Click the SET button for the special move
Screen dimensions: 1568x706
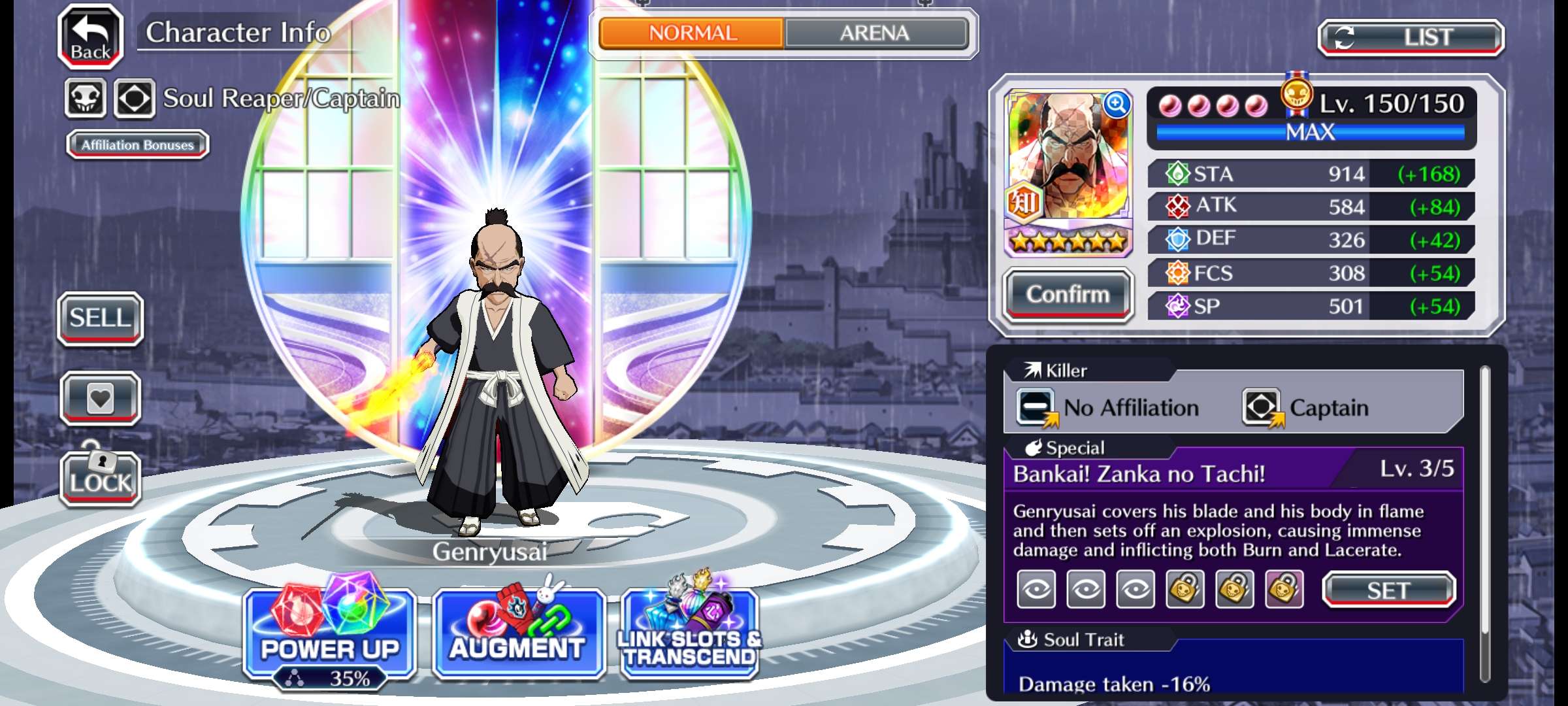click(x=1388, y=590)
